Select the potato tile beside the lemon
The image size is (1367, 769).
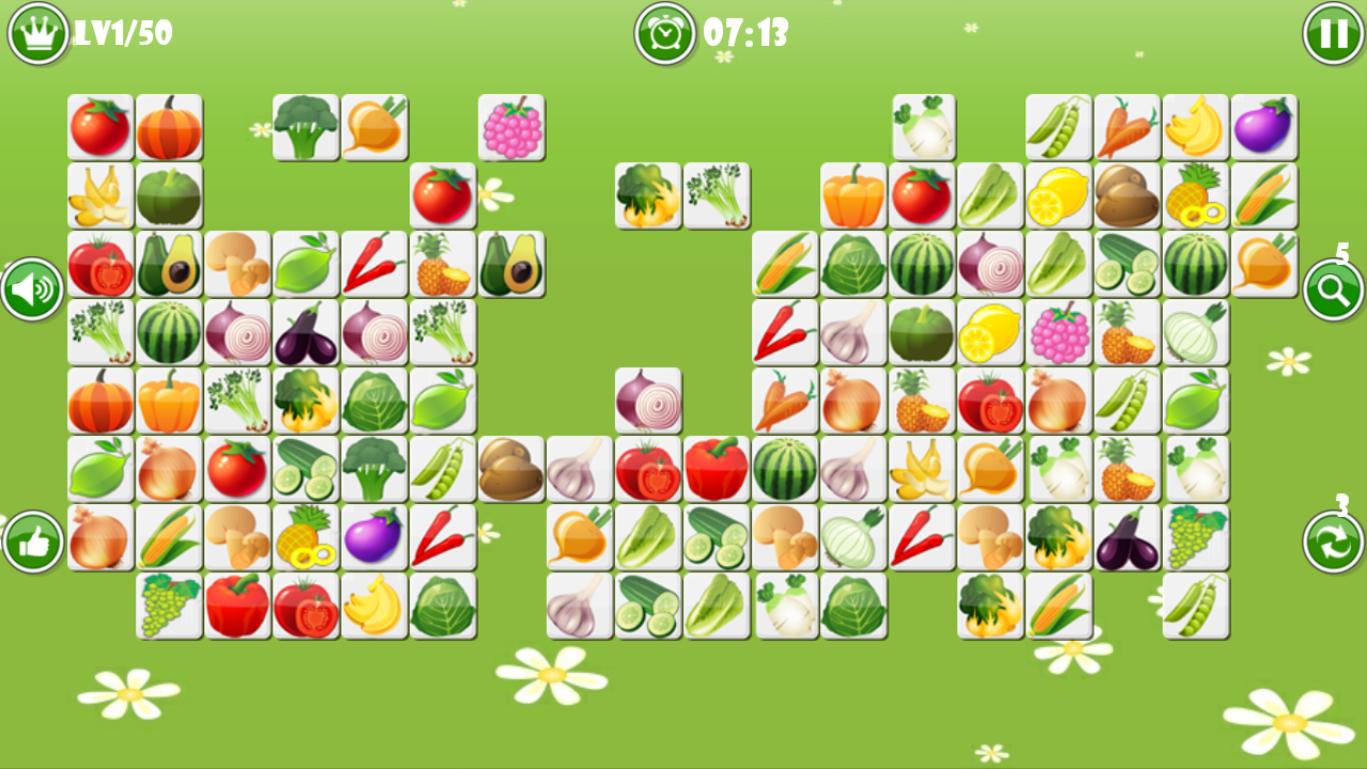click(x=1127, y=196)
